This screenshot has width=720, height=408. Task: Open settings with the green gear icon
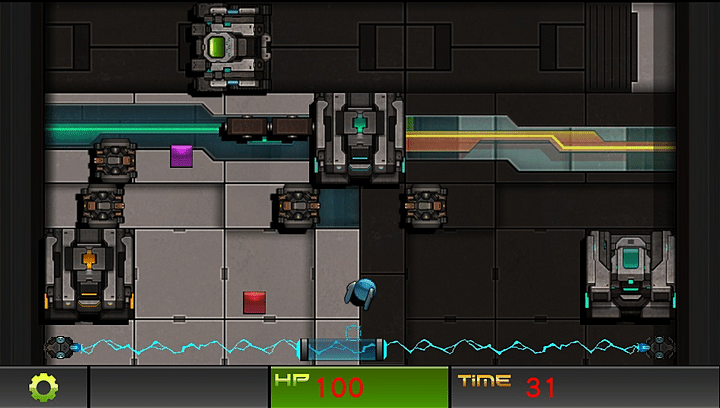43,387
